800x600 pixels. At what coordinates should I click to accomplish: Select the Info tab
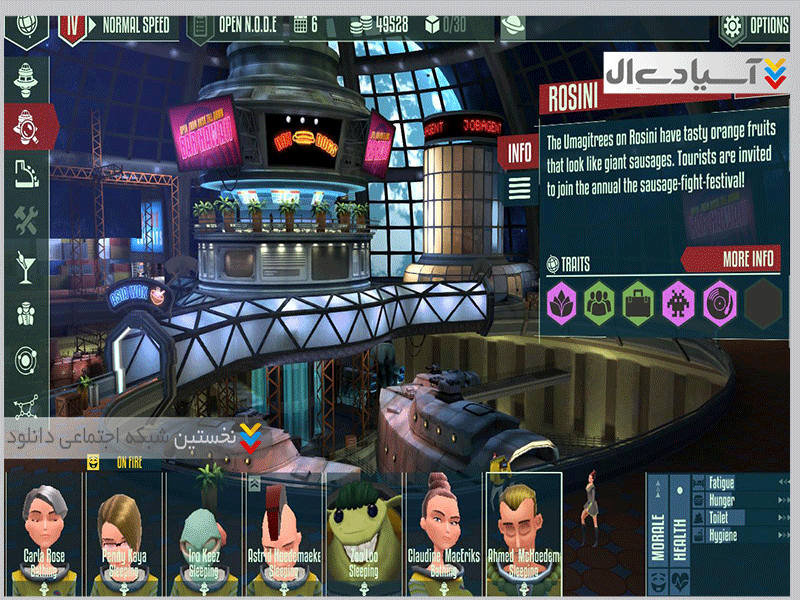pos(520,154)
